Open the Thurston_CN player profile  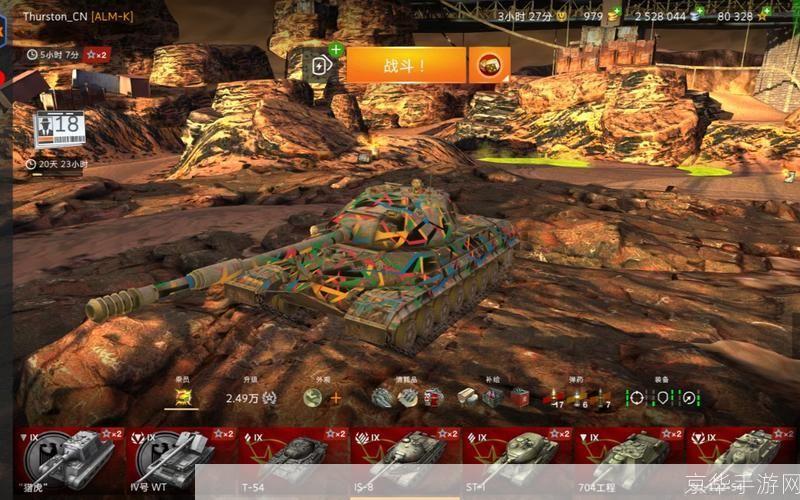70,16
